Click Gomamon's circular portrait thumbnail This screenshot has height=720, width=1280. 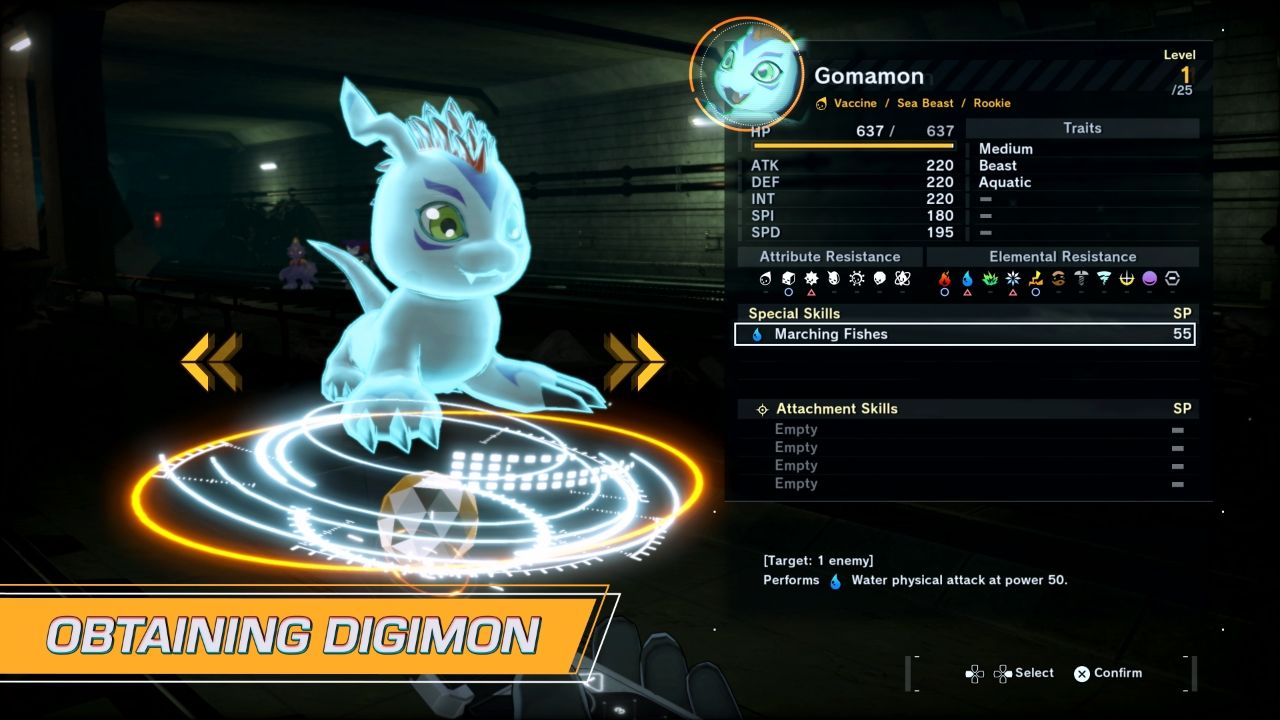click(748, 75)
